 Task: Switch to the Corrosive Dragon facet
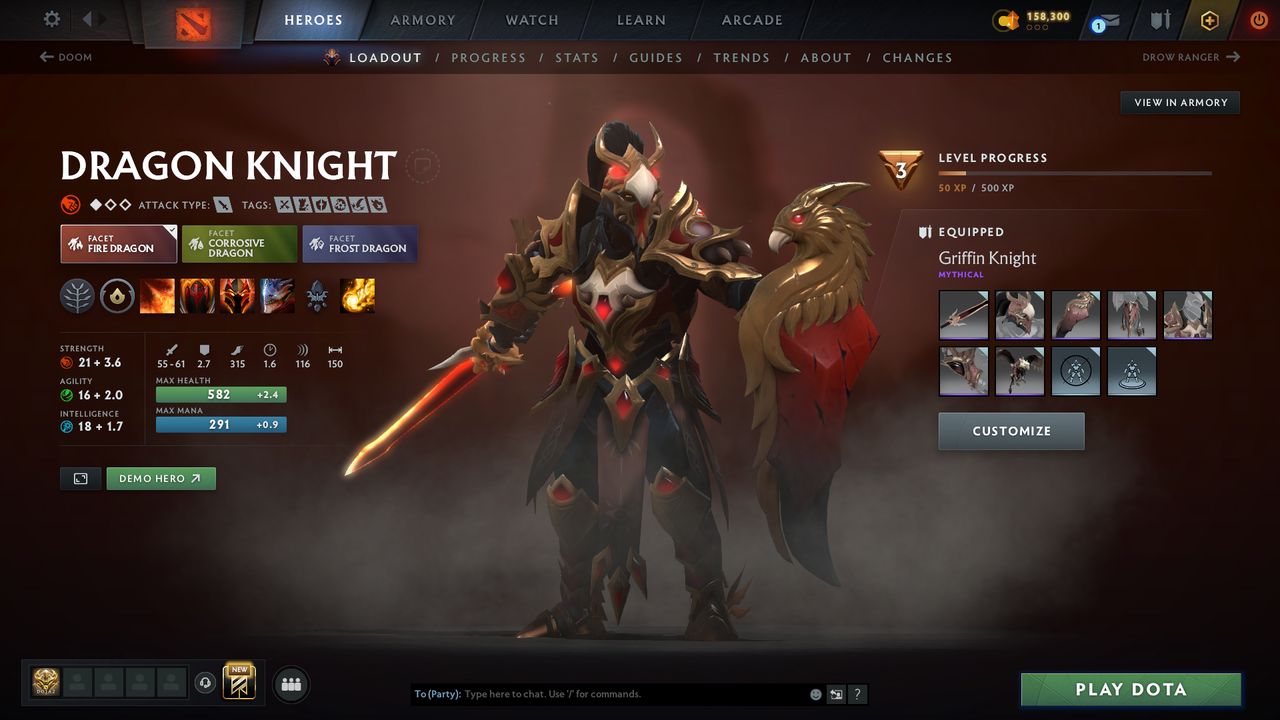[x=239, y=243]
